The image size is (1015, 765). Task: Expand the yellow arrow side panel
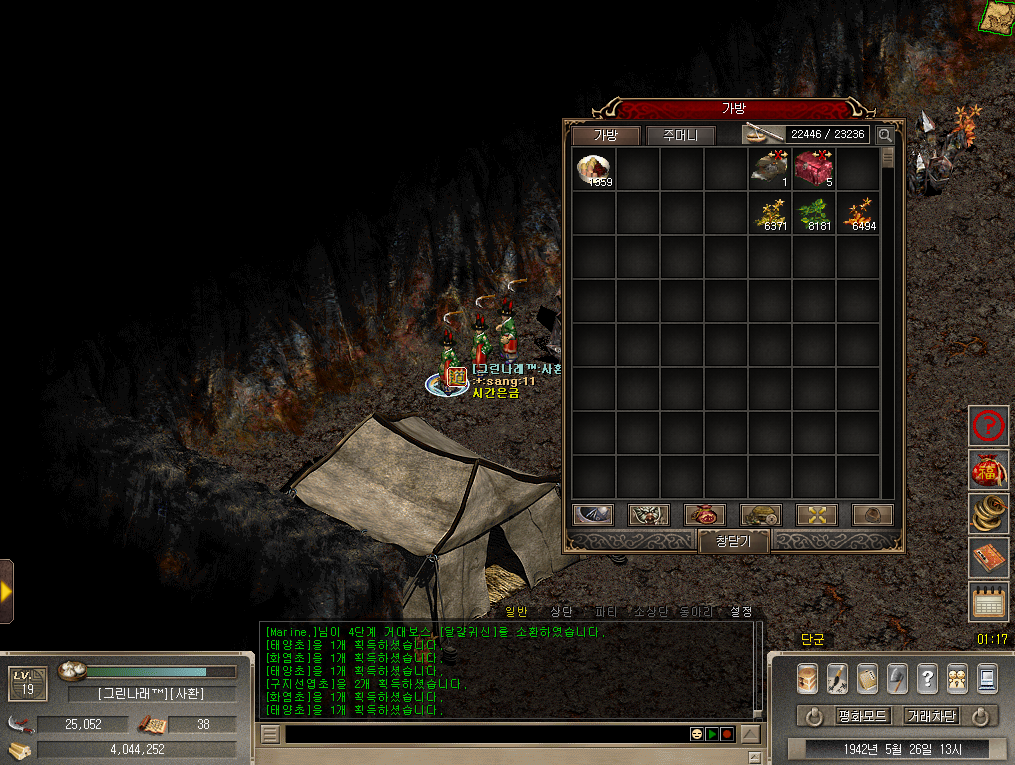click(6, 591)
